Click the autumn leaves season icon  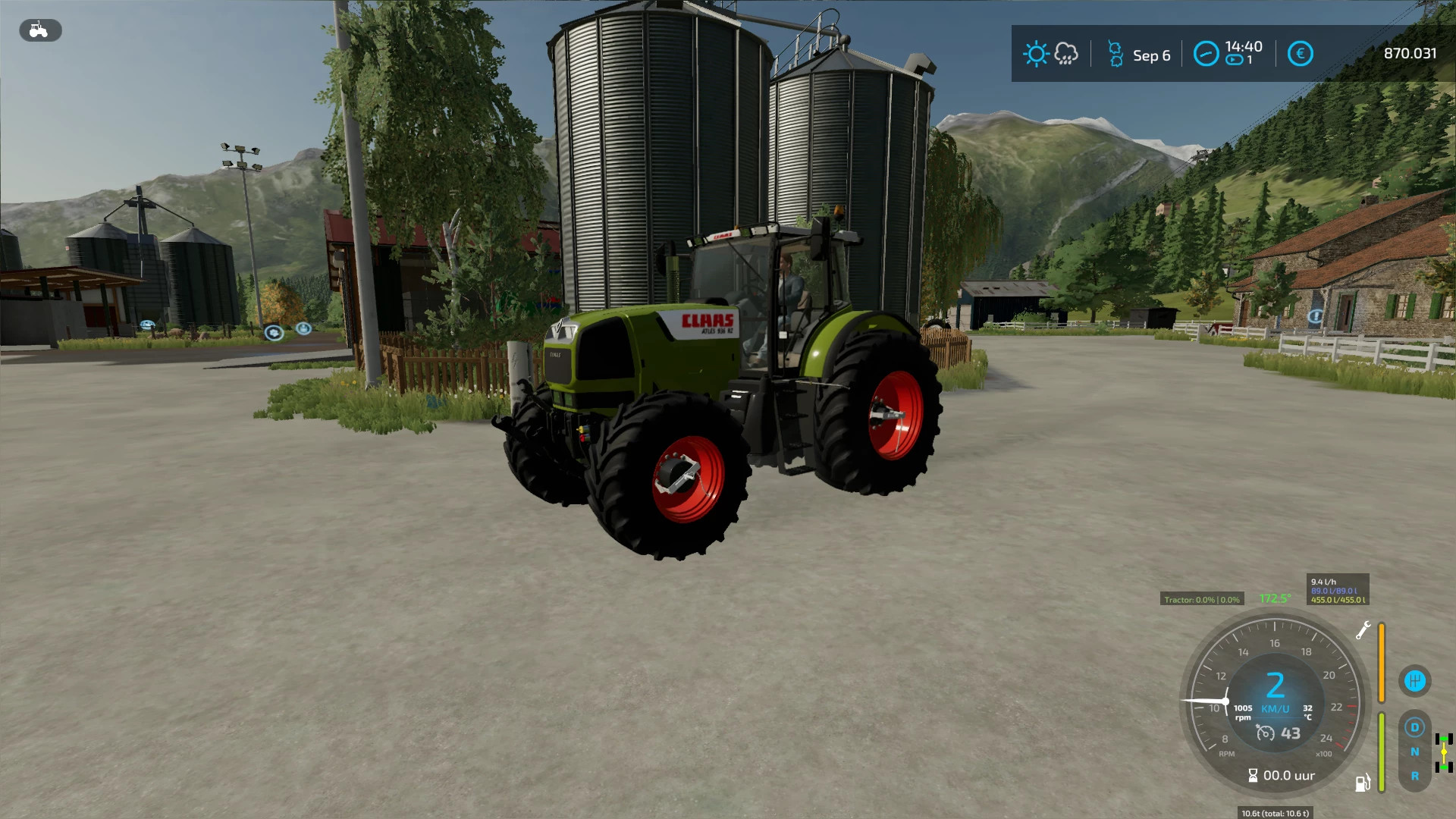1117,55
